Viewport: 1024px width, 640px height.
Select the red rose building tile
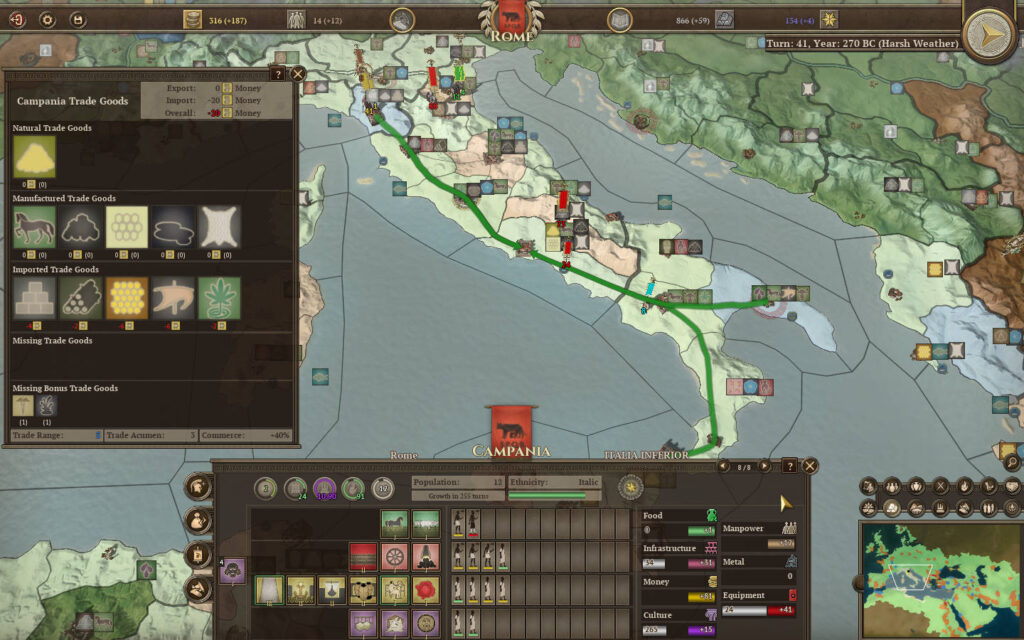pos(425,589)
